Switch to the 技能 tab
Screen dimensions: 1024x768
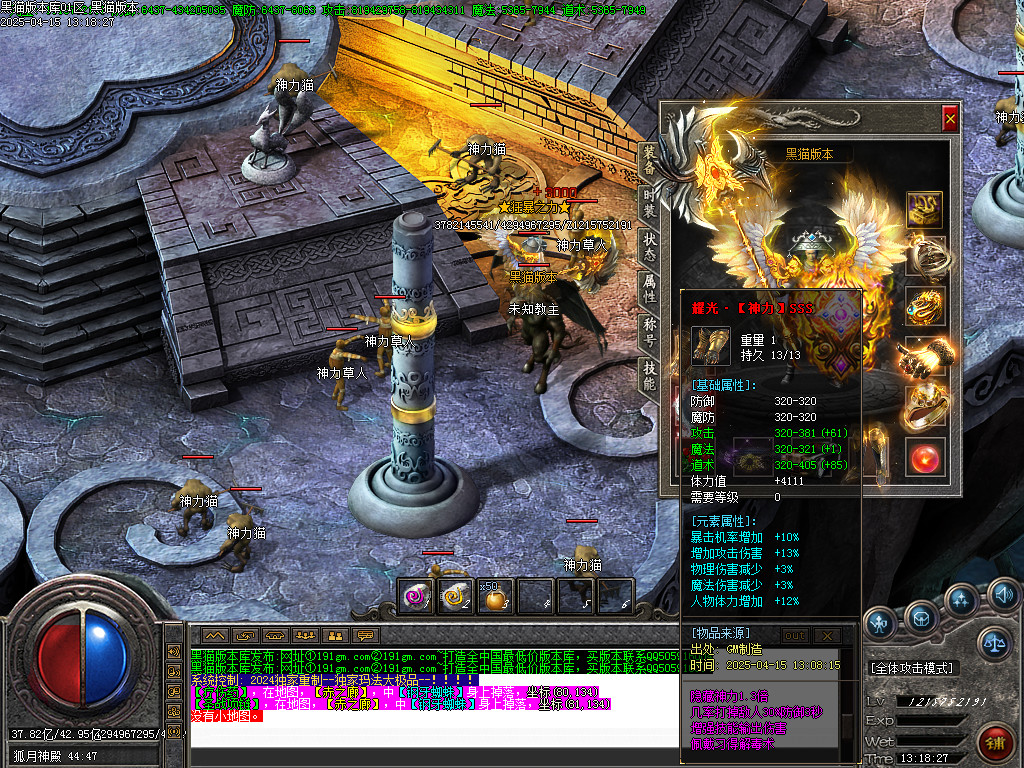649,376
